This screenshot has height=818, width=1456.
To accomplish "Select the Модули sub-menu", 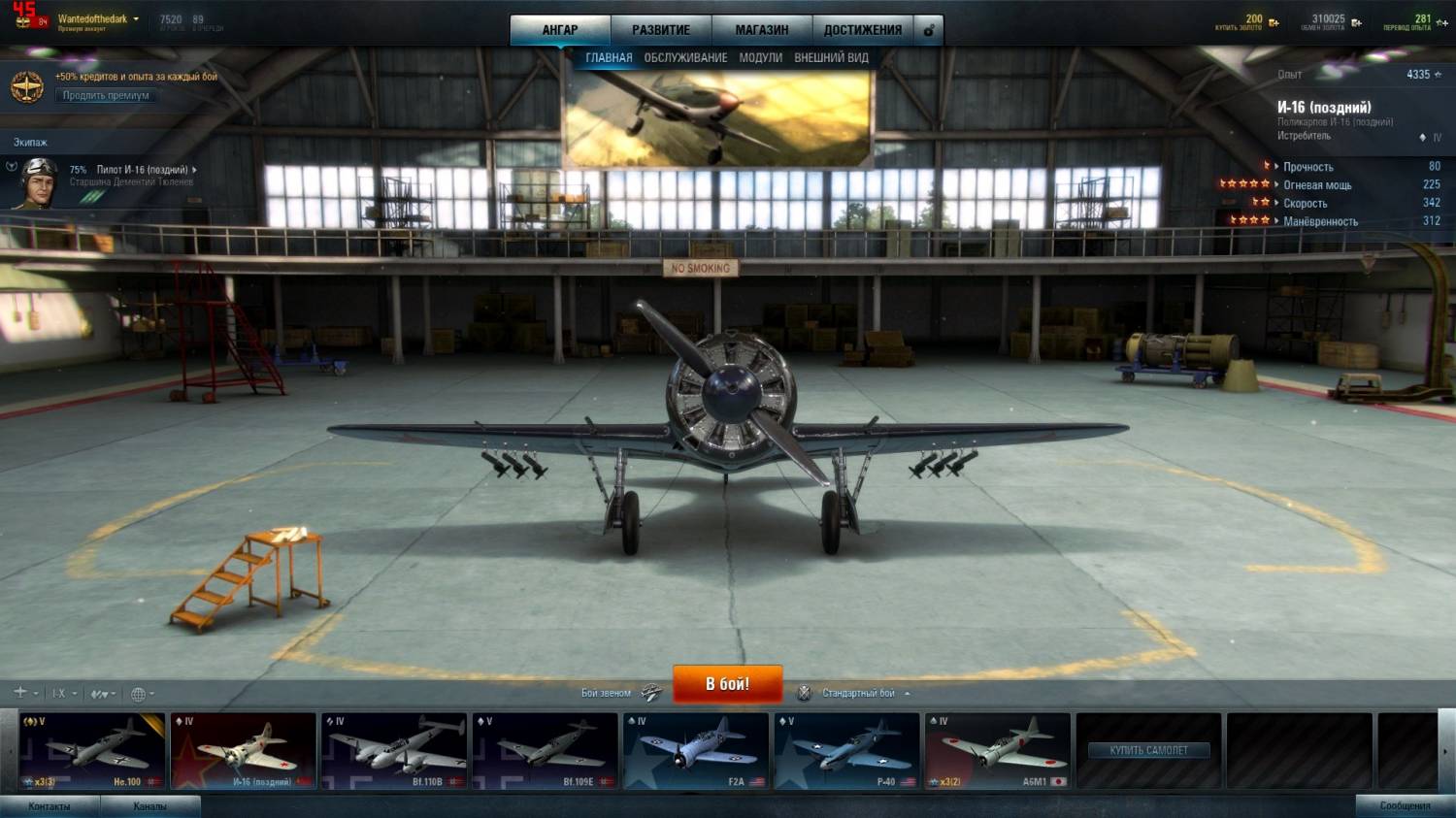I will (x=760, y=58).
